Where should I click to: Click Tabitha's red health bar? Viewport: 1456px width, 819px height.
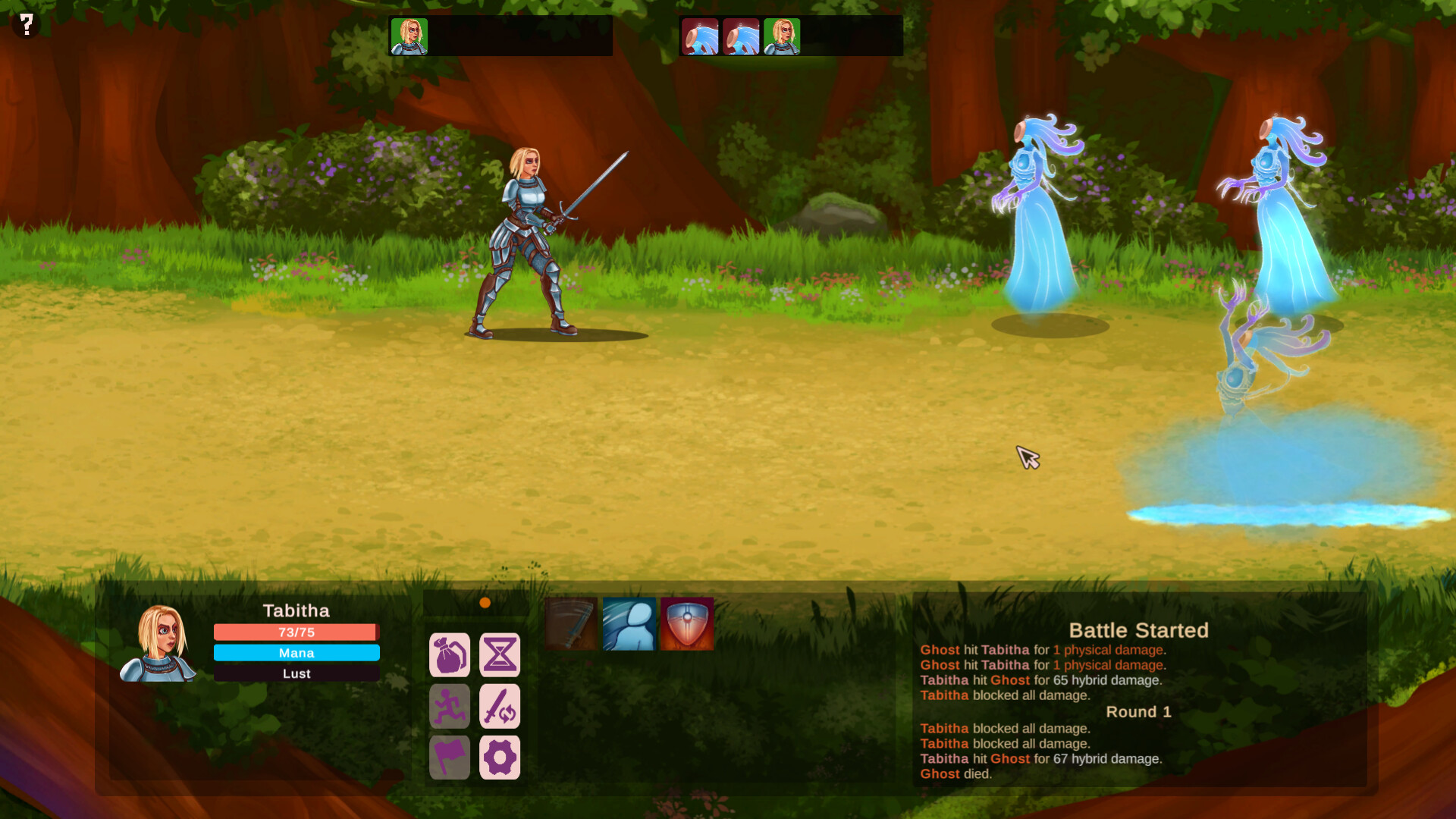click(x=296, y=632)
